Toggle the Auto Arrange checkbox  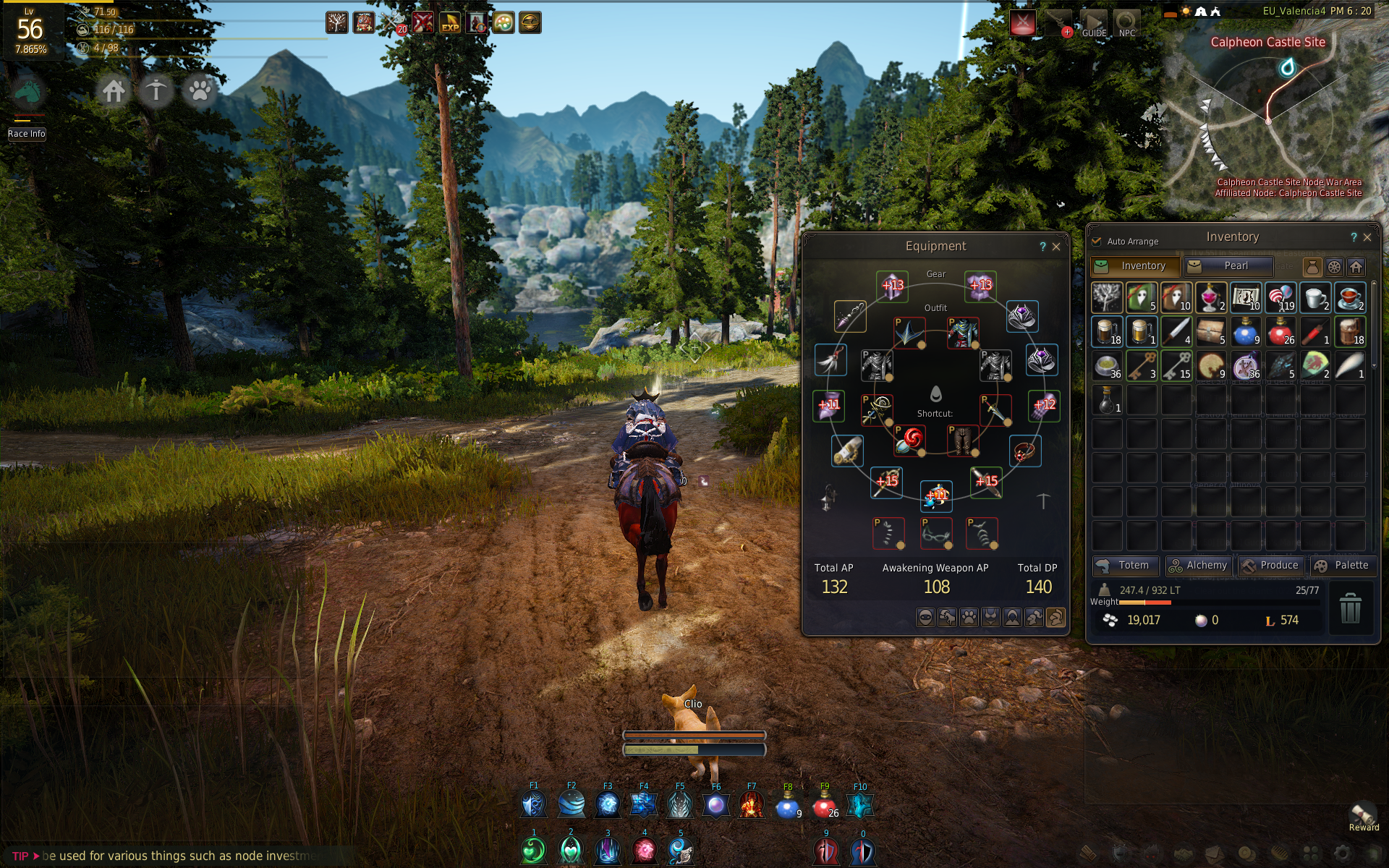(1097, 241)
